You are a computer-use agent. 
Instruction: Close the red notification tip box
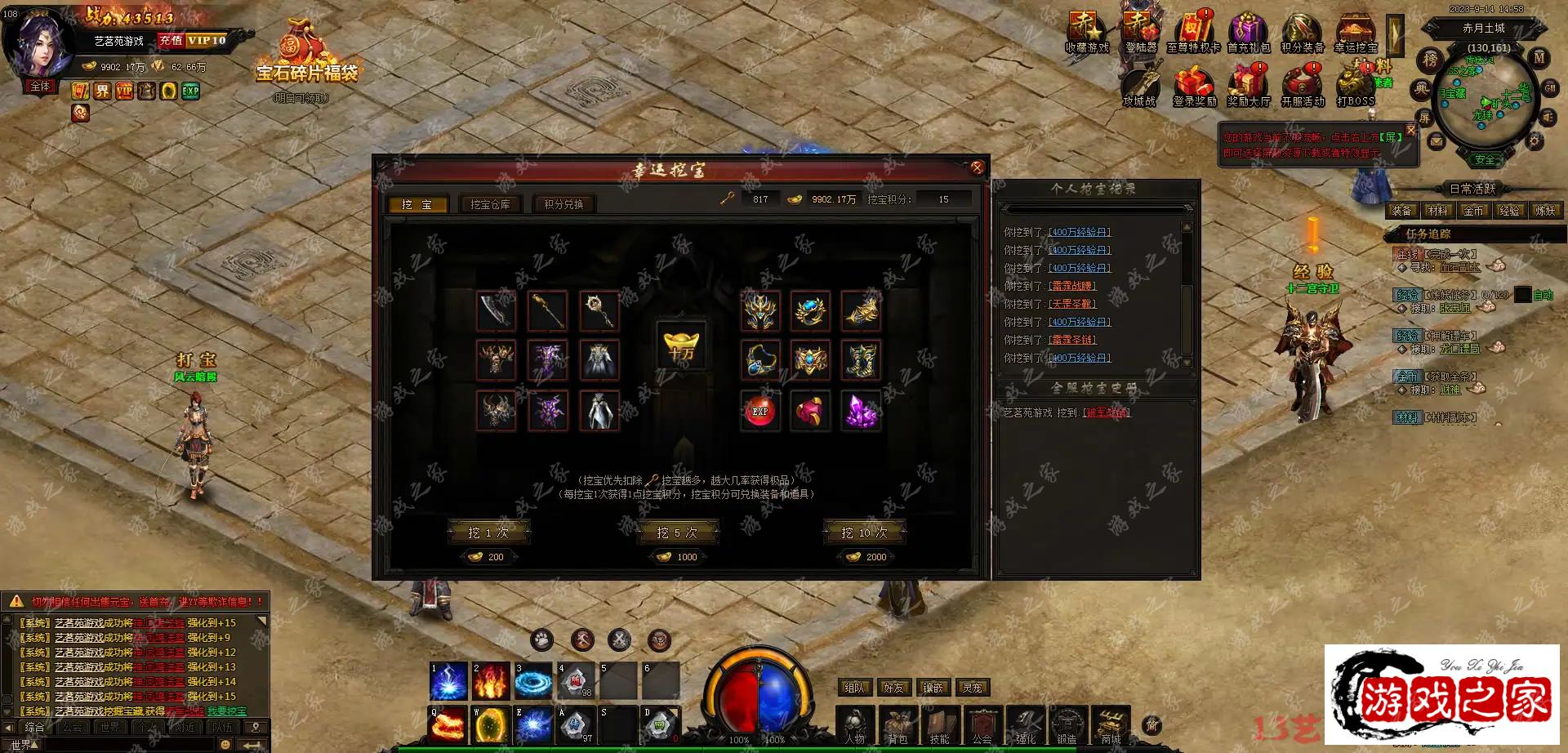[1410, 131]
